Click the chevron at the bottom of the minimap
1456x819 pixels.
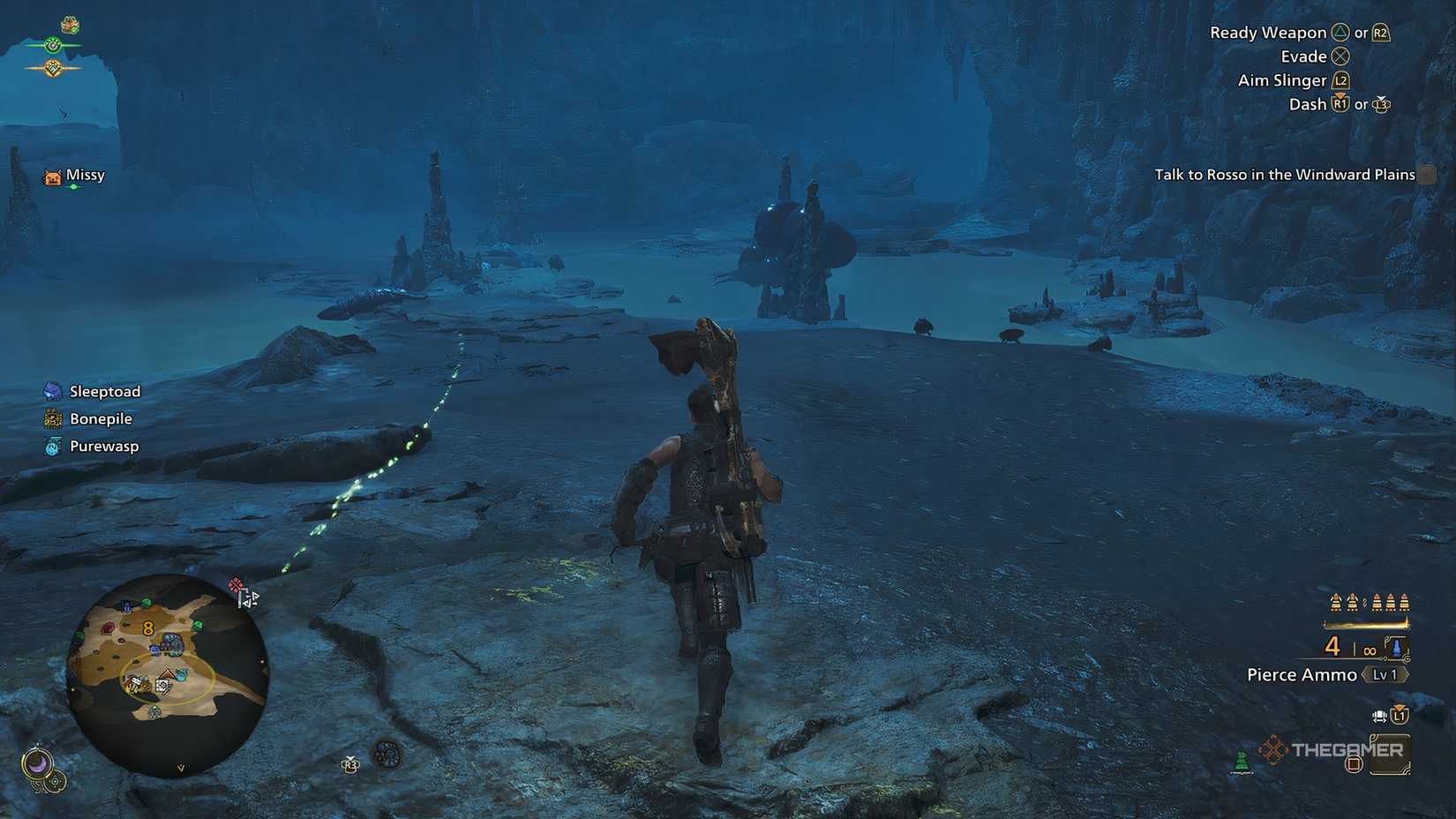pyautogui.click(x=181, y=767)
